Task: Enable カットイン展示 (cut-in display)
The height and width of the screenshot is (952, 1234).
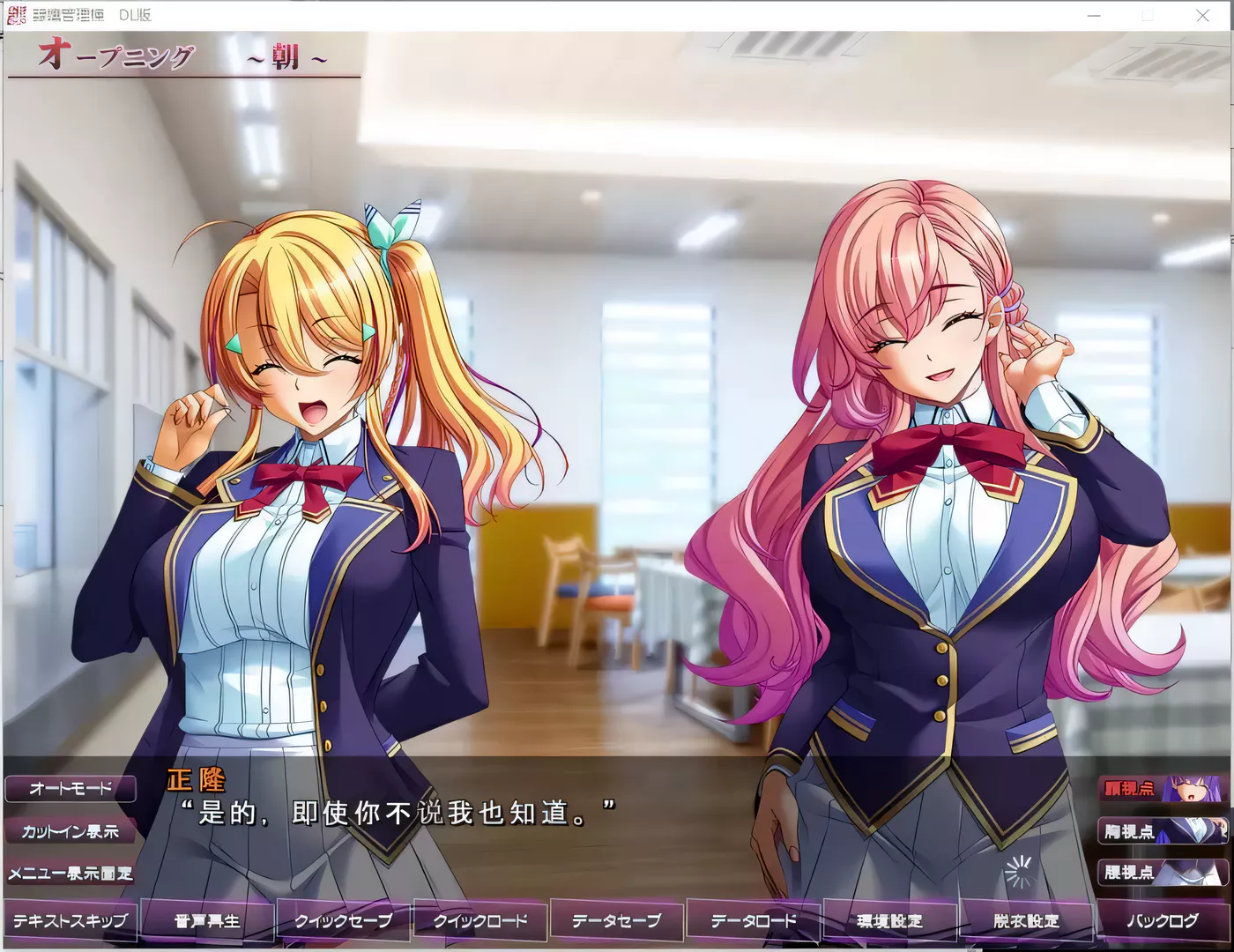Action: pos(71,831)
